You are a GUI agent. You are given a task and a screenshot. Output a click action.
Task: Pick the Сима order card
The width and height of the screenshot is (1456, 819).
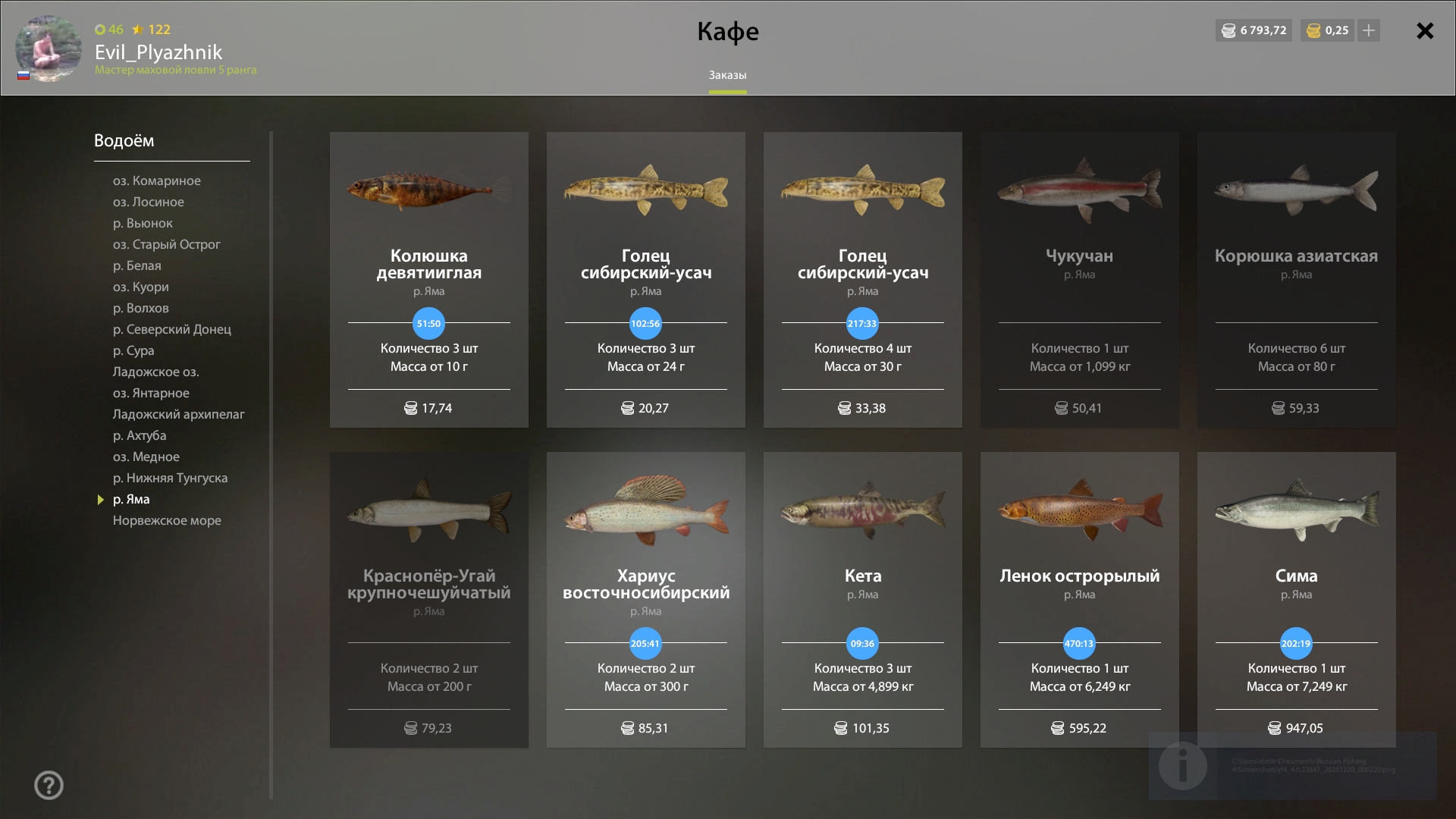point(1297,600)
